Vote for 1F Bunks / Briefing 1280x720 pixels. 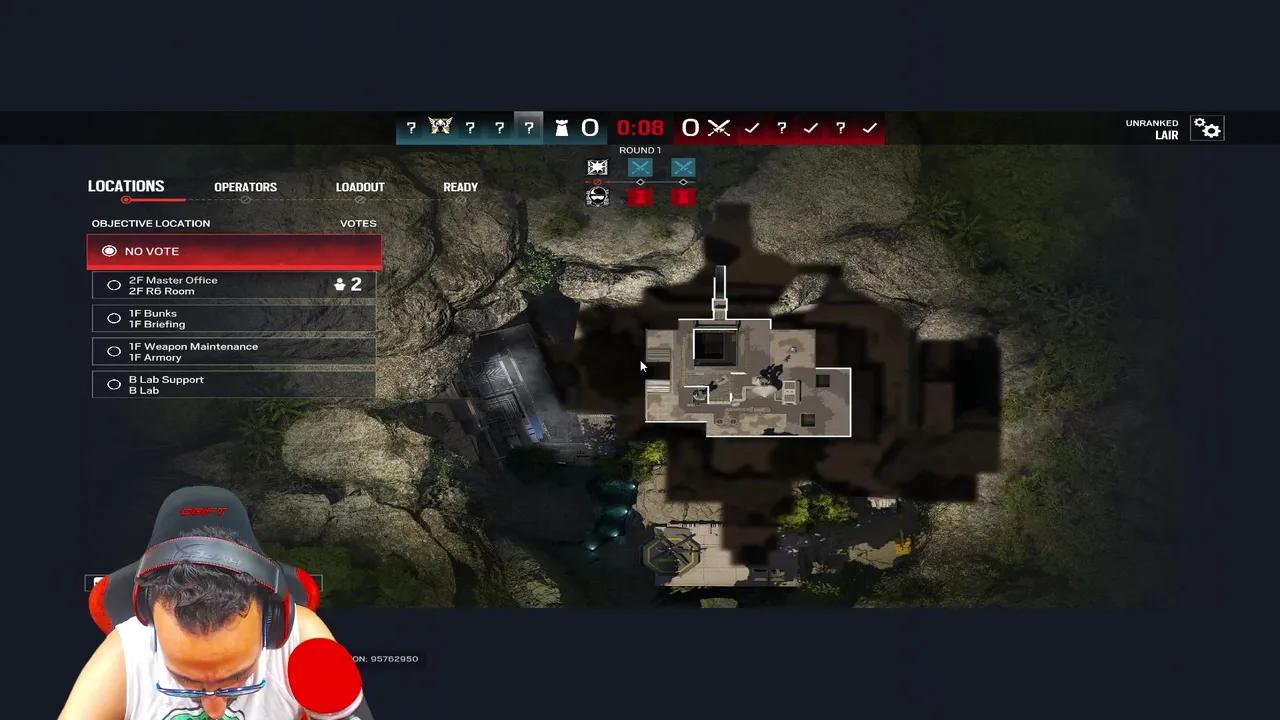pyautogui.click(x=234, y=318)
